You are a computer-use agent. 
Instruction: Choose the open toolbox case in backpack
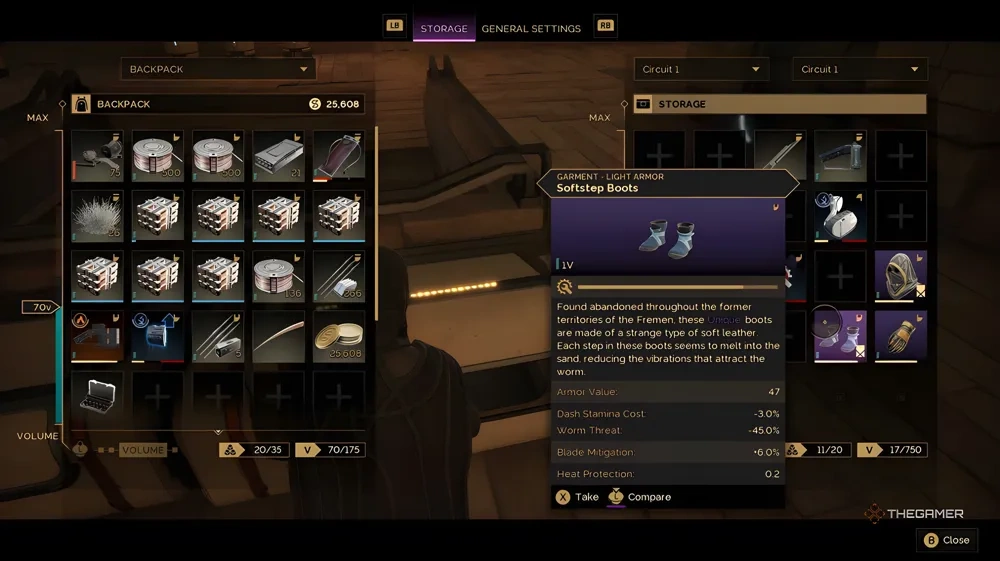pos(97,396)
